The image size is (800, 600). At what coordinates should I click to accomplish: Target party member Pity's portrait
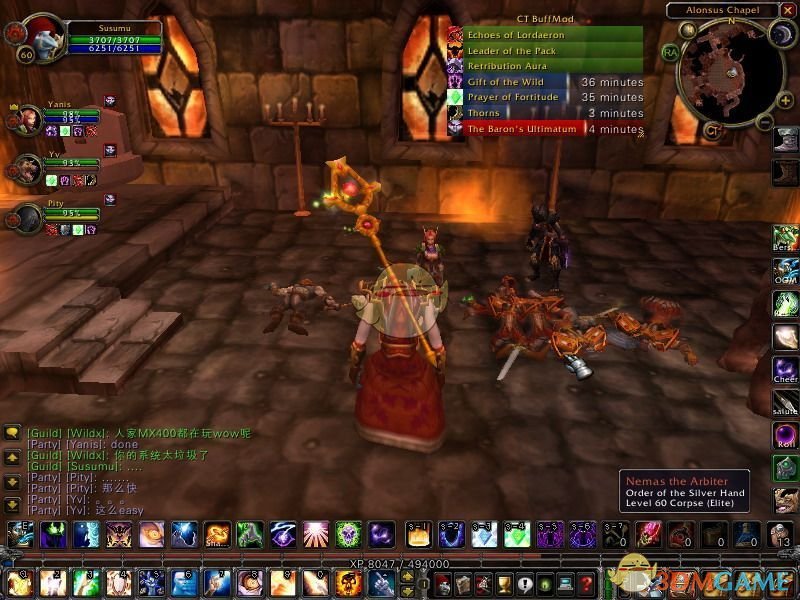tap(27, 219)
